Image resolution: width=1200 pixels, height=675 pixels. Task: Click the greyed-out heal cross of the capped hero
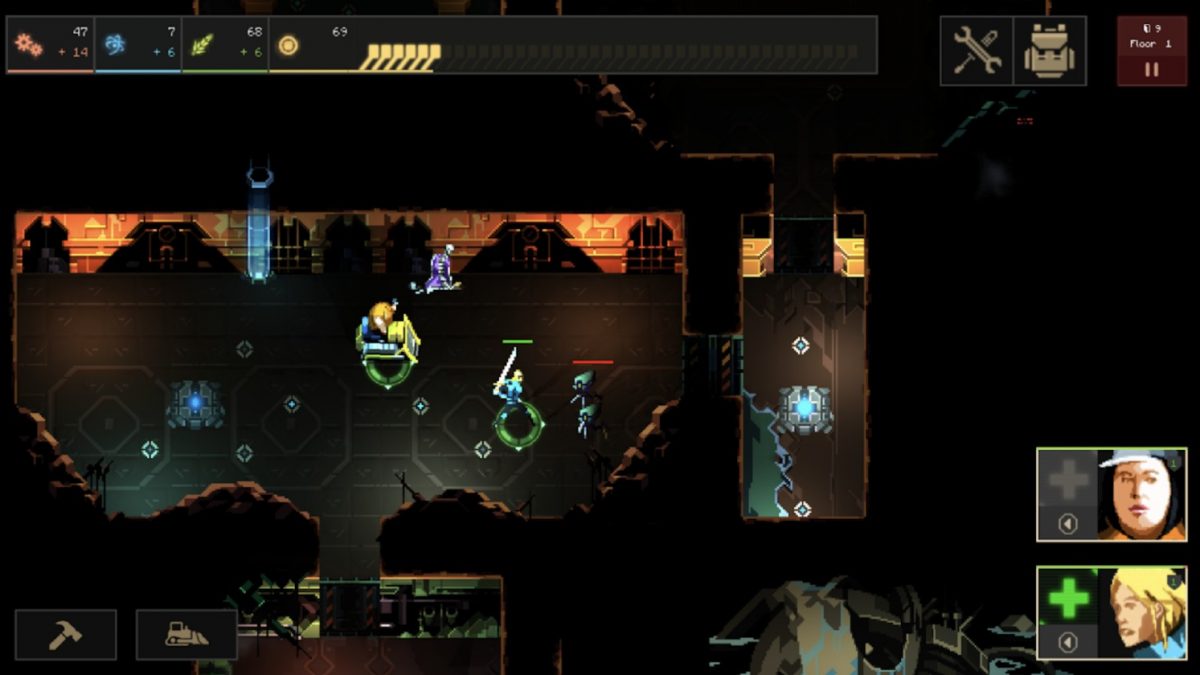click(1067, 480)
